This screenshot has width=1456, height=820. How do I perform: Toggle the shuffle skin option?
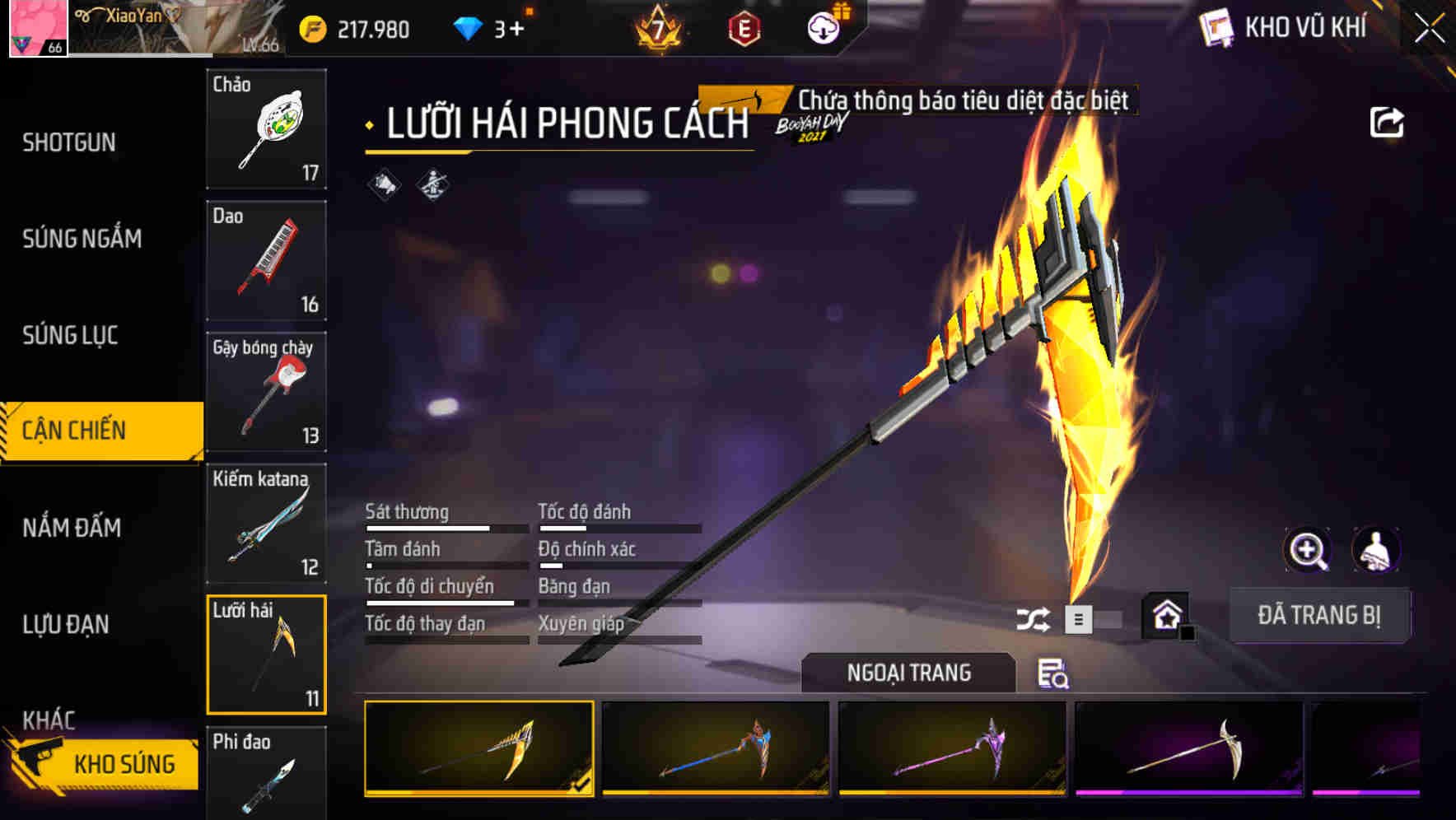click(x=1035, y=617)
